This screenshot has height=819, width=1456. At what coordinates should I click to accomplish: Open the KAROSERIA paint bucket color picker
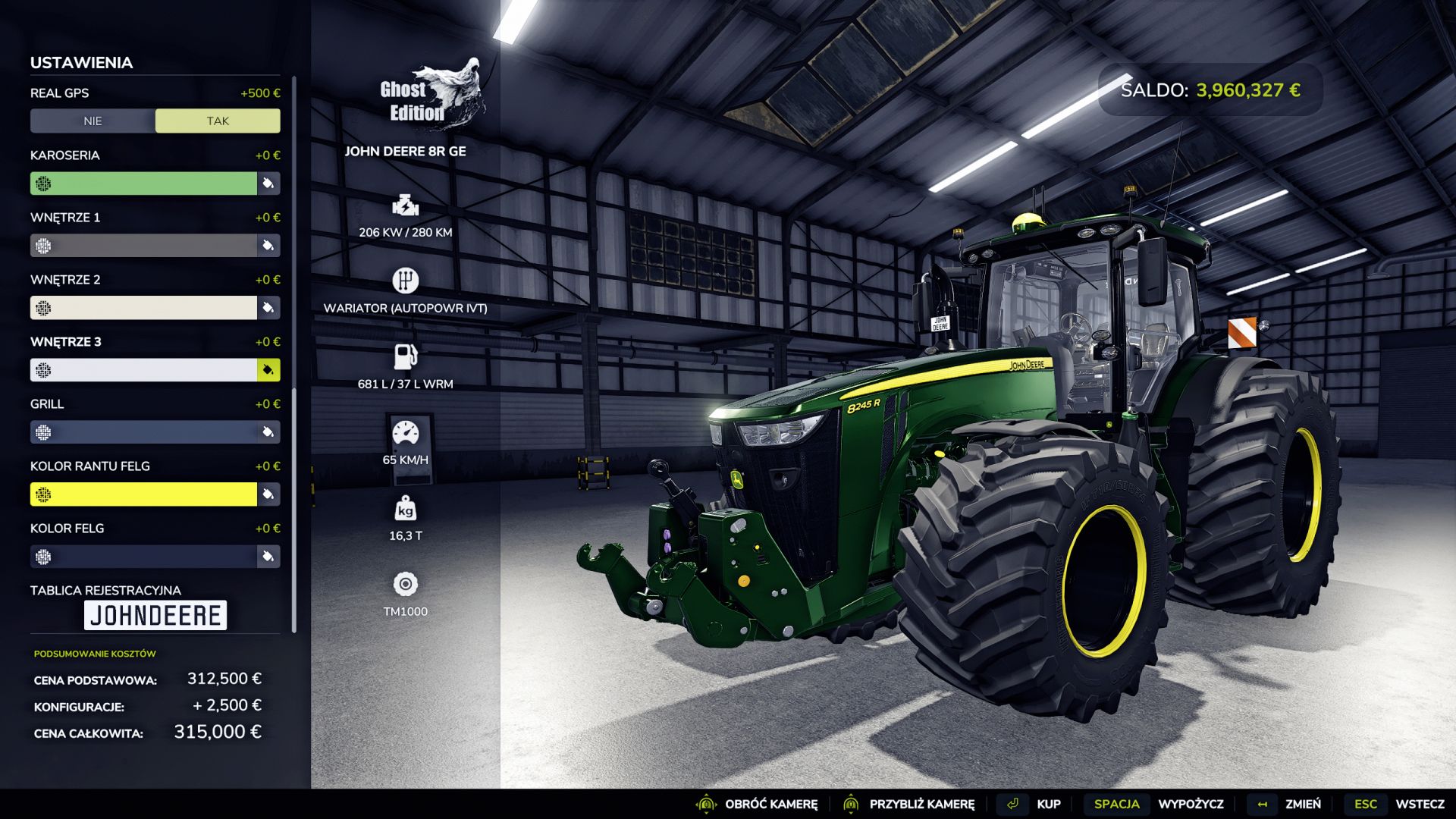tap(267, 183)
